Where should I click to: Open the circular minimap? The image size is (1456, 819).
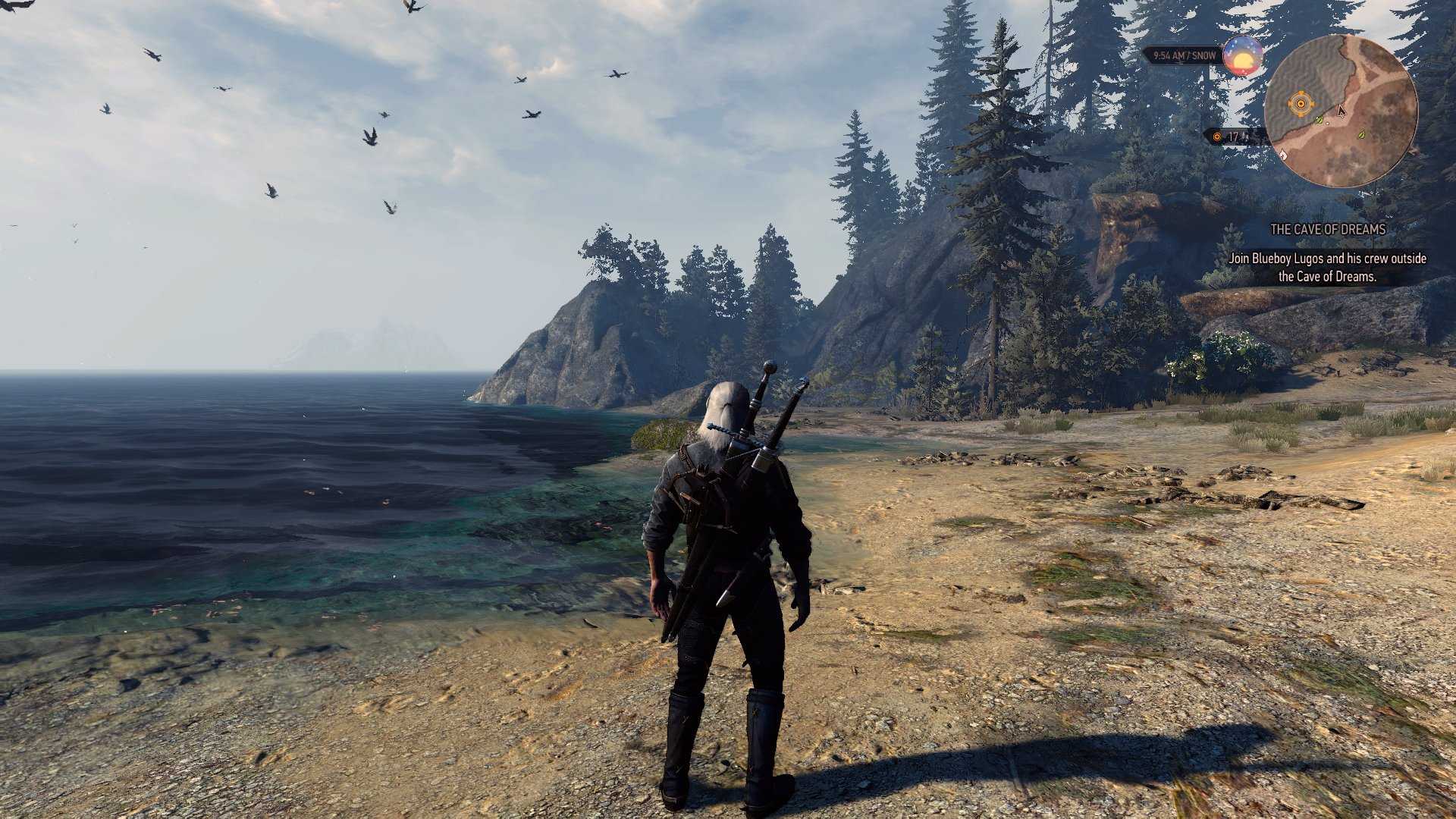coord(1341,111)
